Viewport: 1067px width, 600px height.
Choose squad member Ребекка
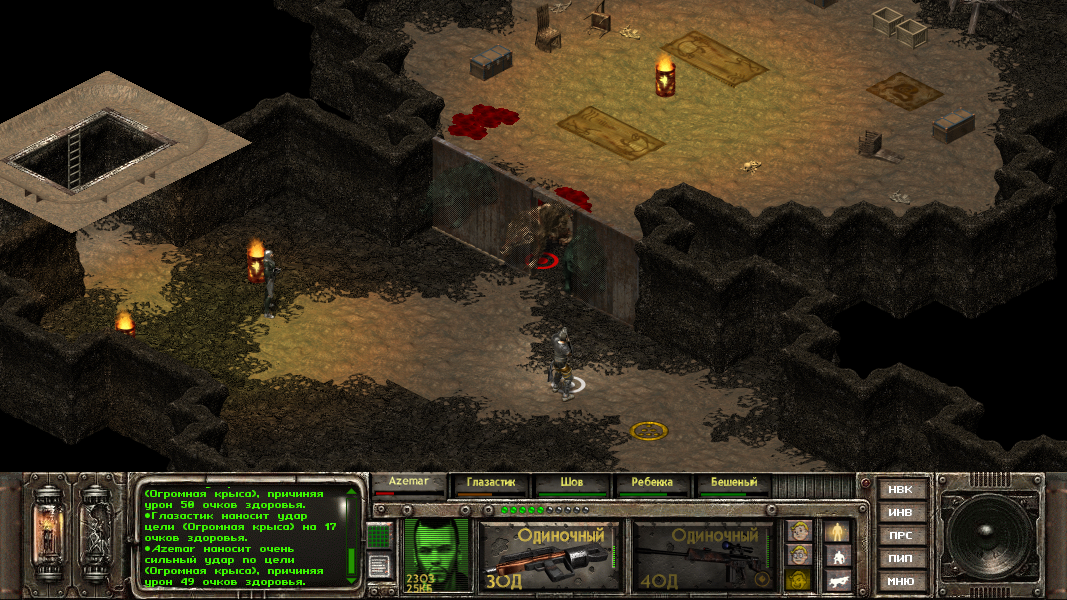click(651, 484)
